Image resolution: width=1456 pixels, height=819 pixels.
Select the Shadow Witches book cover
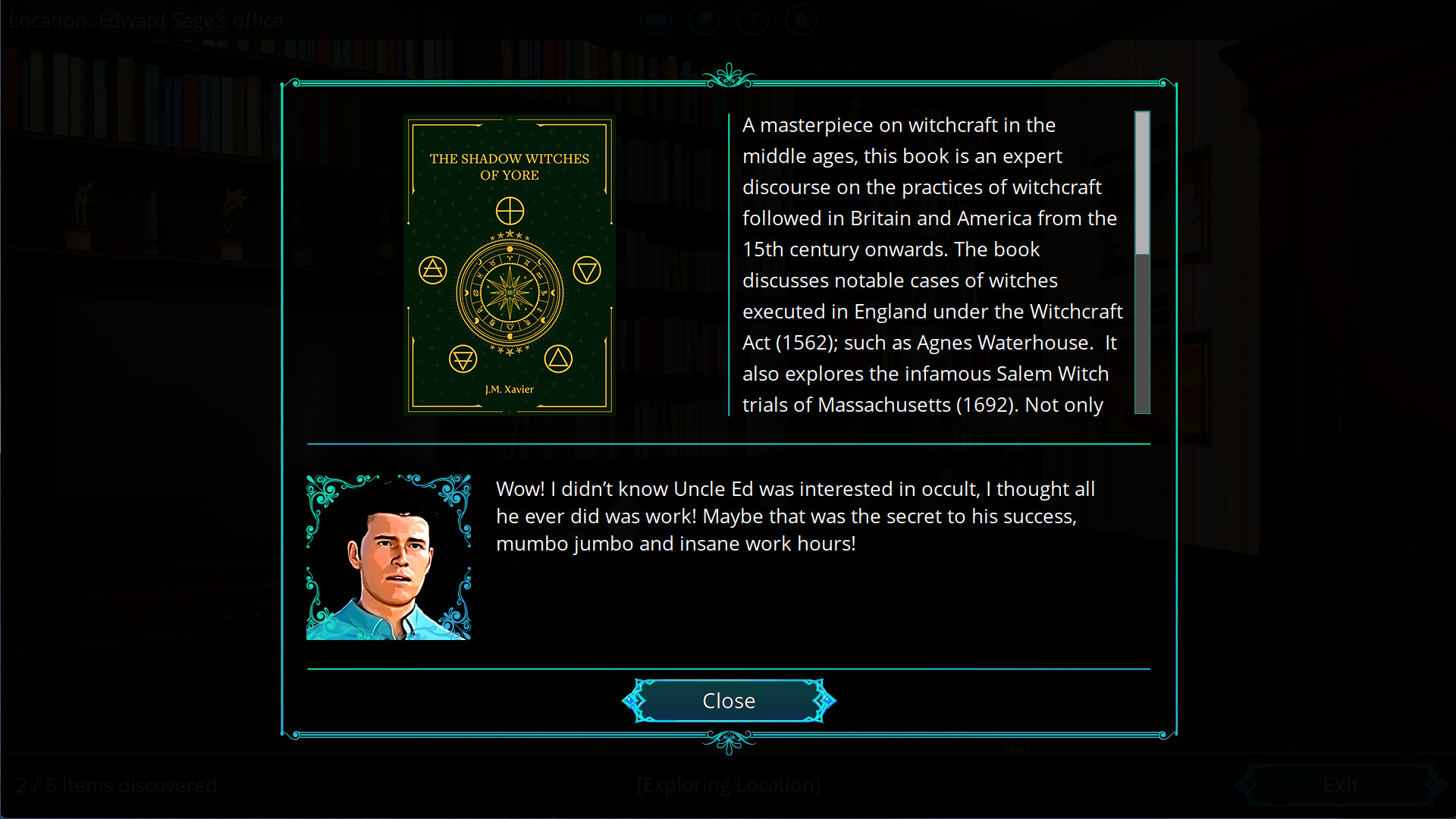click(x=510, y=265)
